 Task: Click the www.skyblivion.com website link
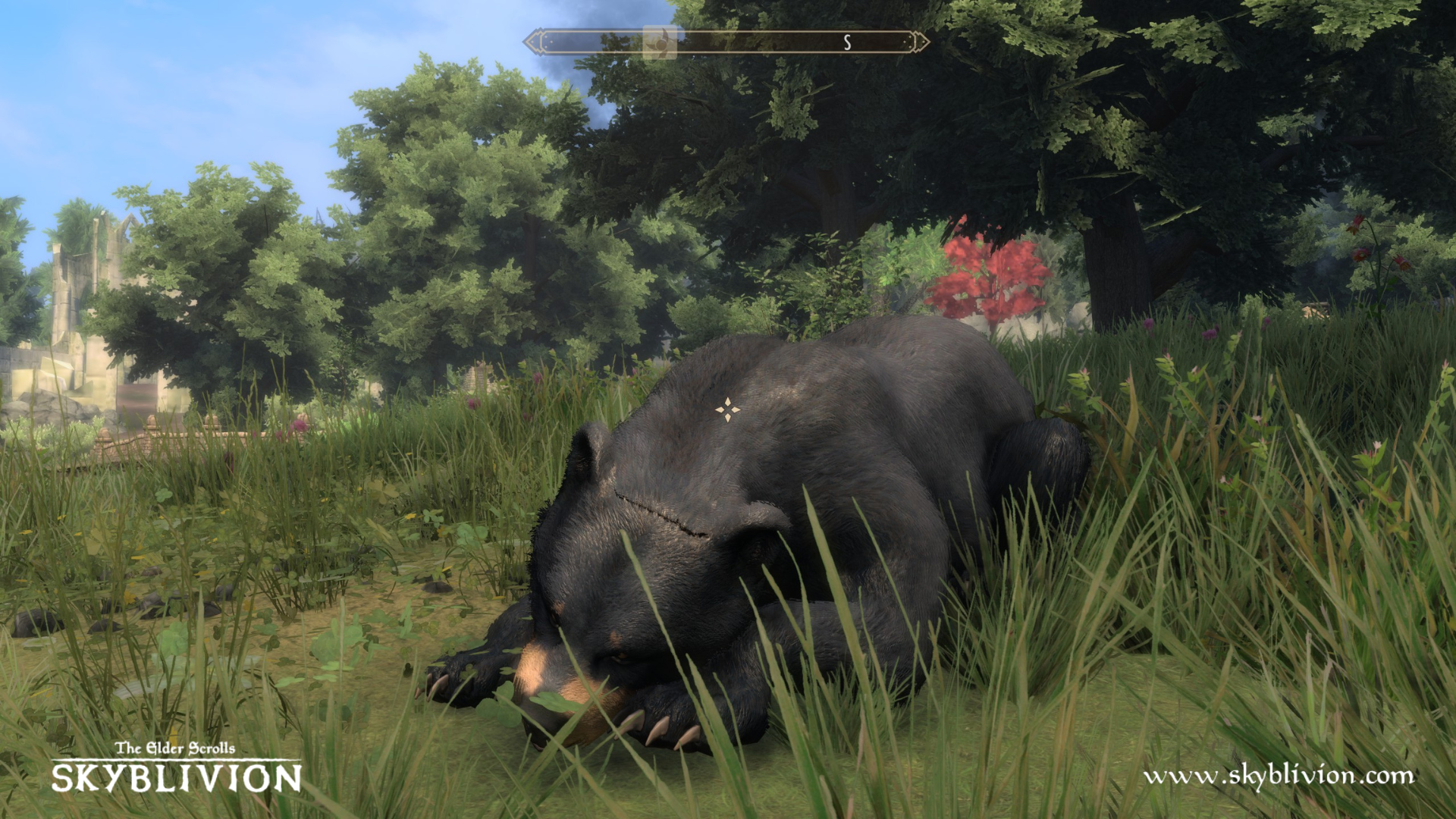click(x=1279, y=776)
